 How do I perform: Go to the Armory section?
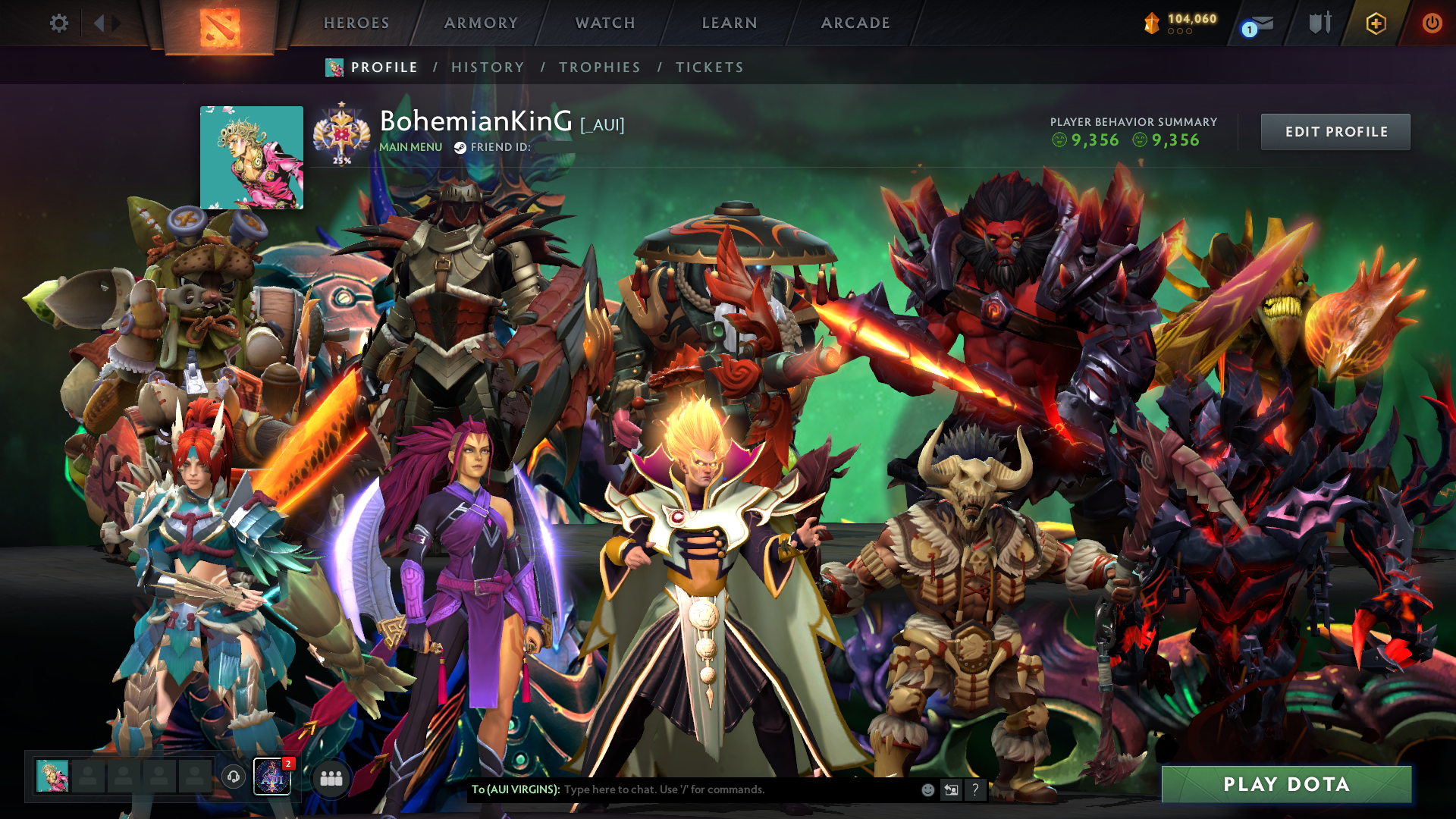(x=481, y=24)
